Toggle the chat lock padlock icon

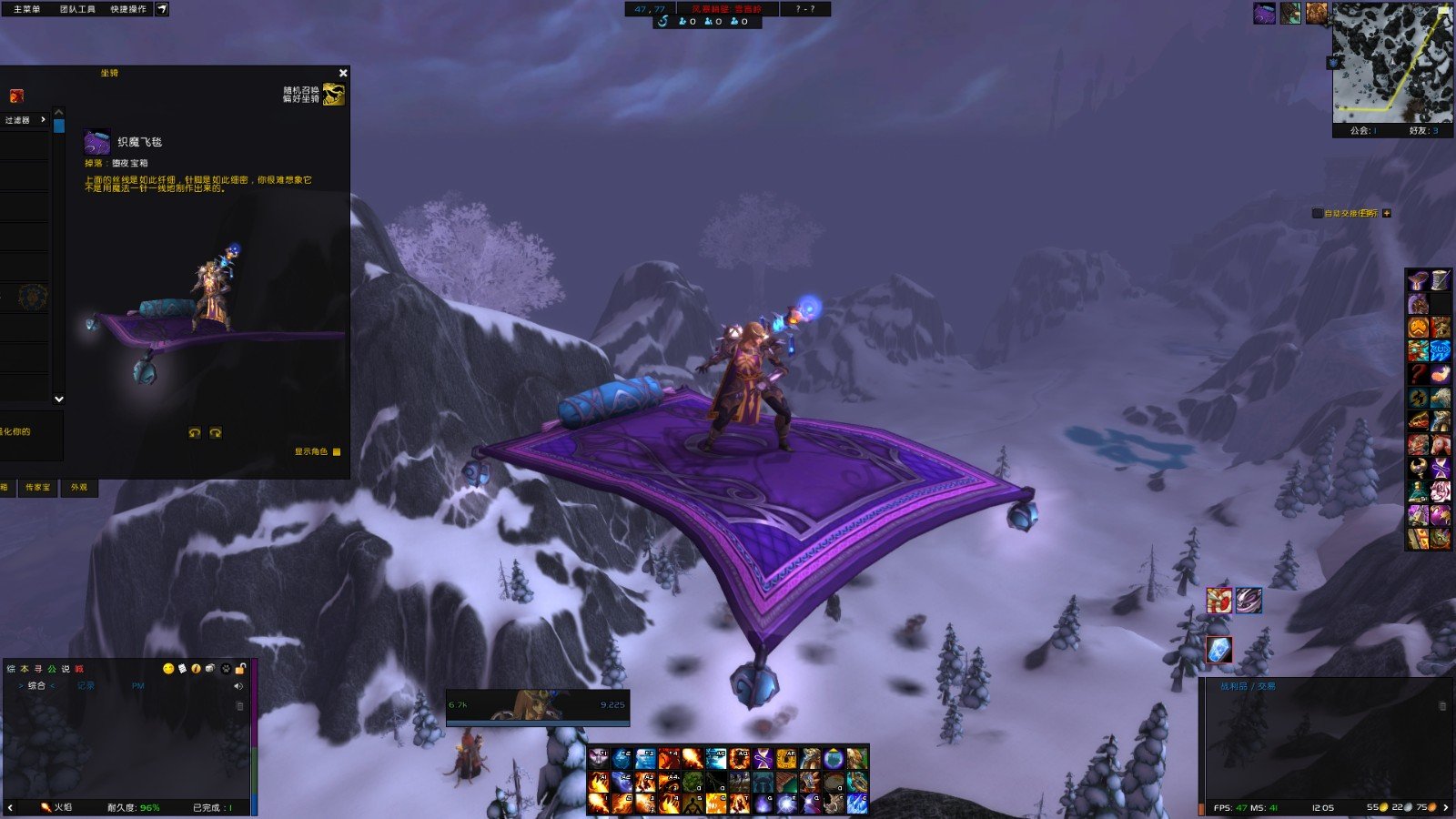coord(241,669)
